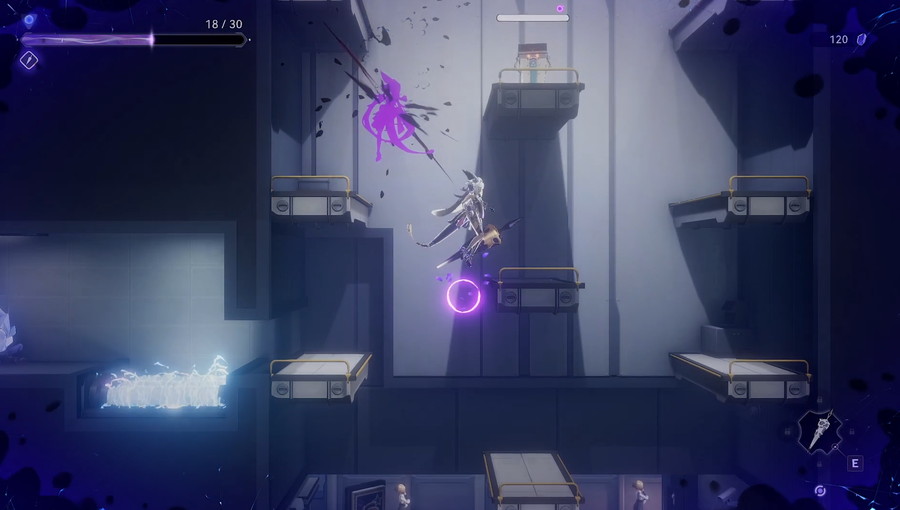
Task: Click the small ring icon below the spear skill
Action: point(820,491)
